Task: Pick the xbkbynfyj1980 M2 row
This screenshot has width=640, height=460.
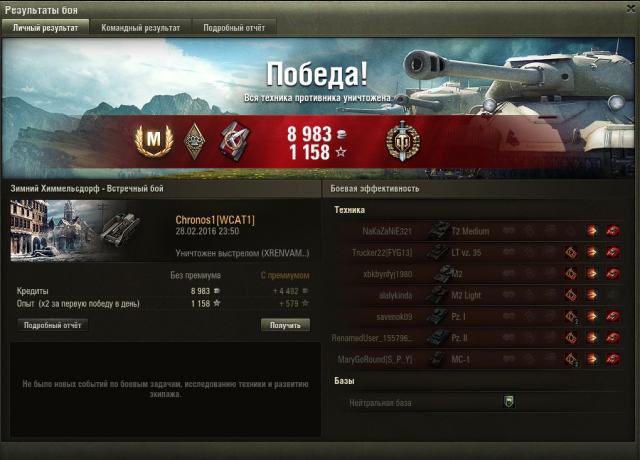Action: 480,273
